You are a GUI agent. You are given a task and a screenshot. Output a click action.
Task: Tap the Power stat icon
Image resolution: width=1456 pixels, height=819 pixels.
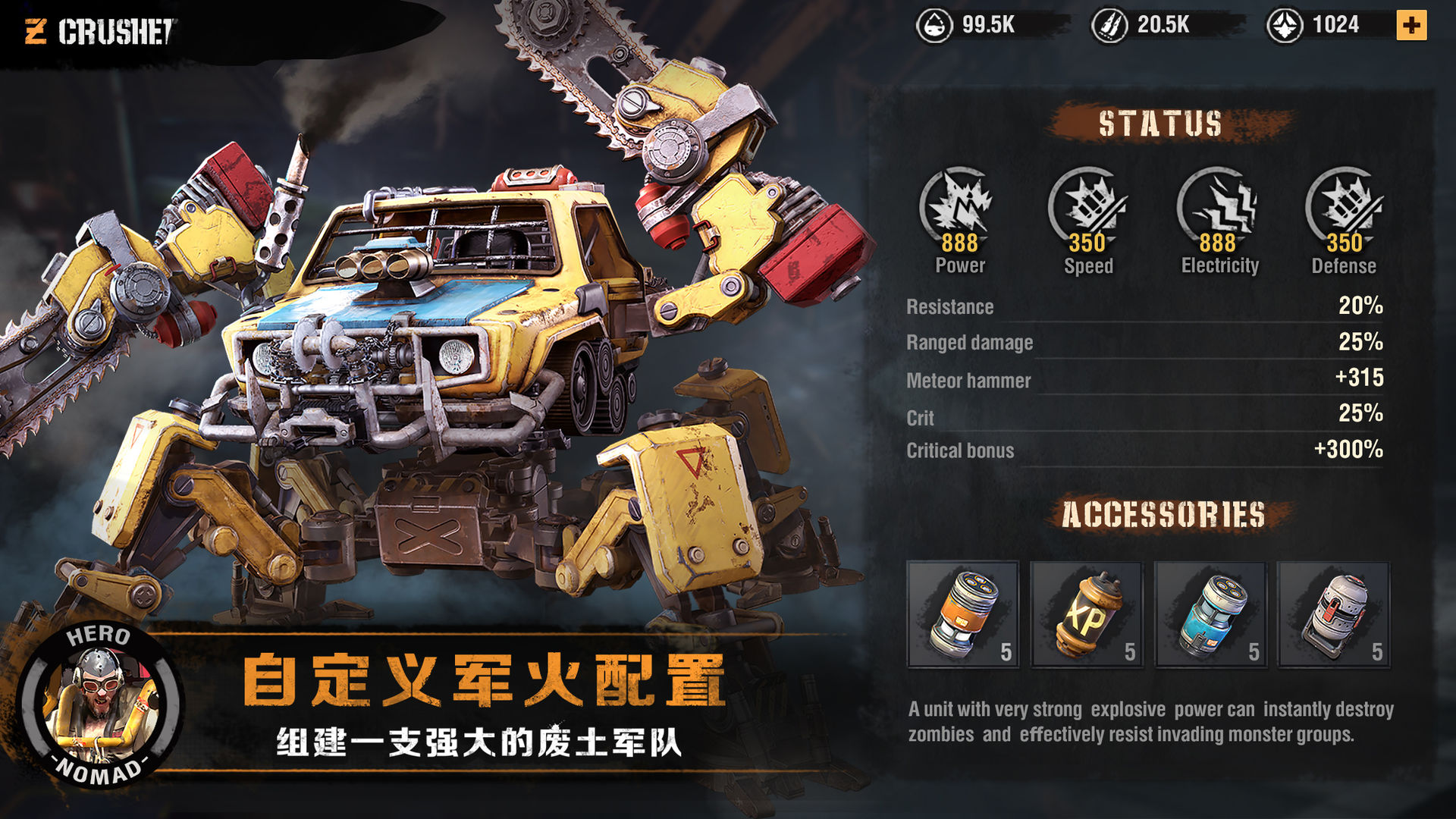(959, 205)
